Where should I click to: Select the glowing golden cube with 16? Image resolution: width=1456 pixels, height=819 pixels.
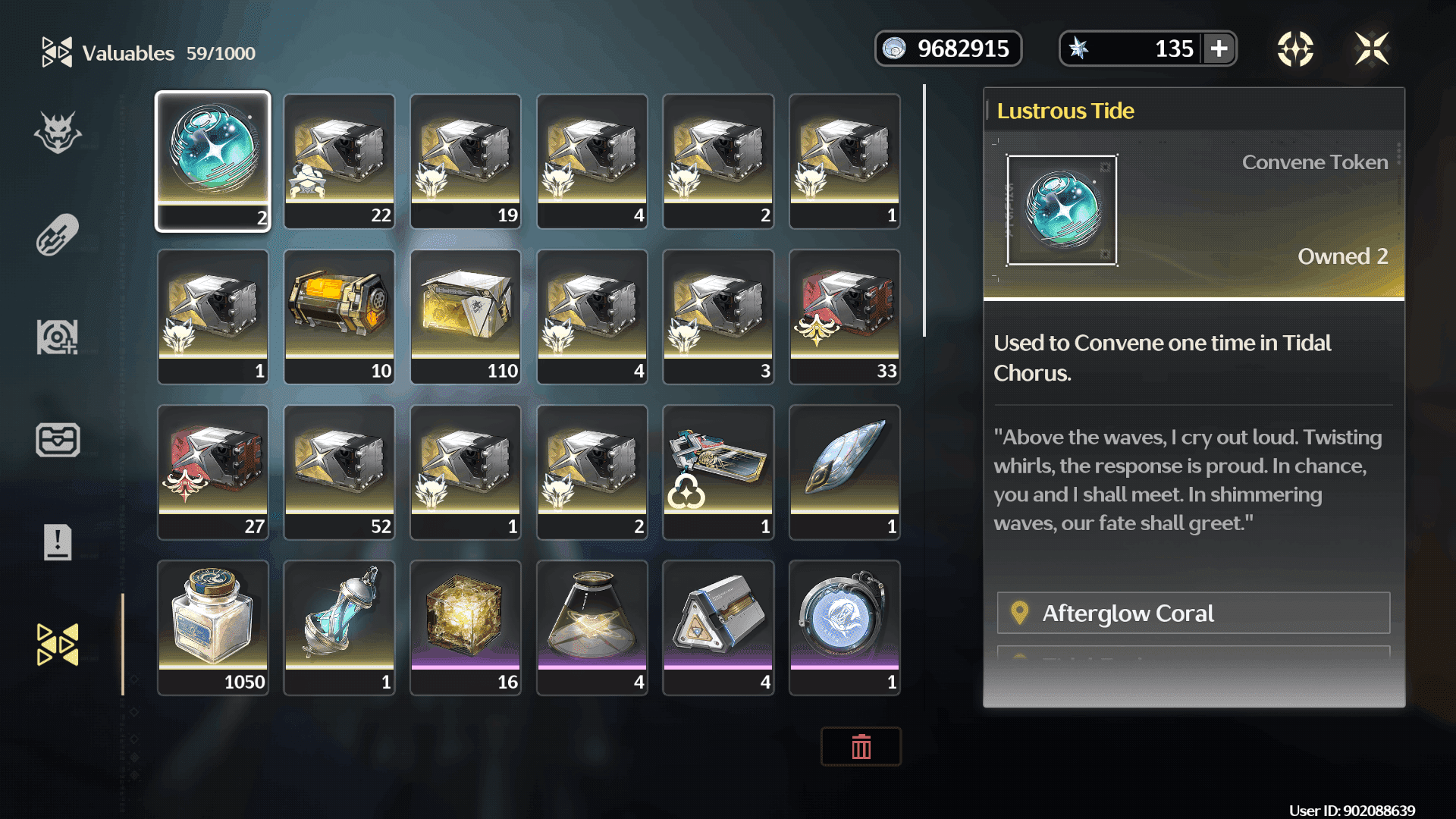coord(466,627)
